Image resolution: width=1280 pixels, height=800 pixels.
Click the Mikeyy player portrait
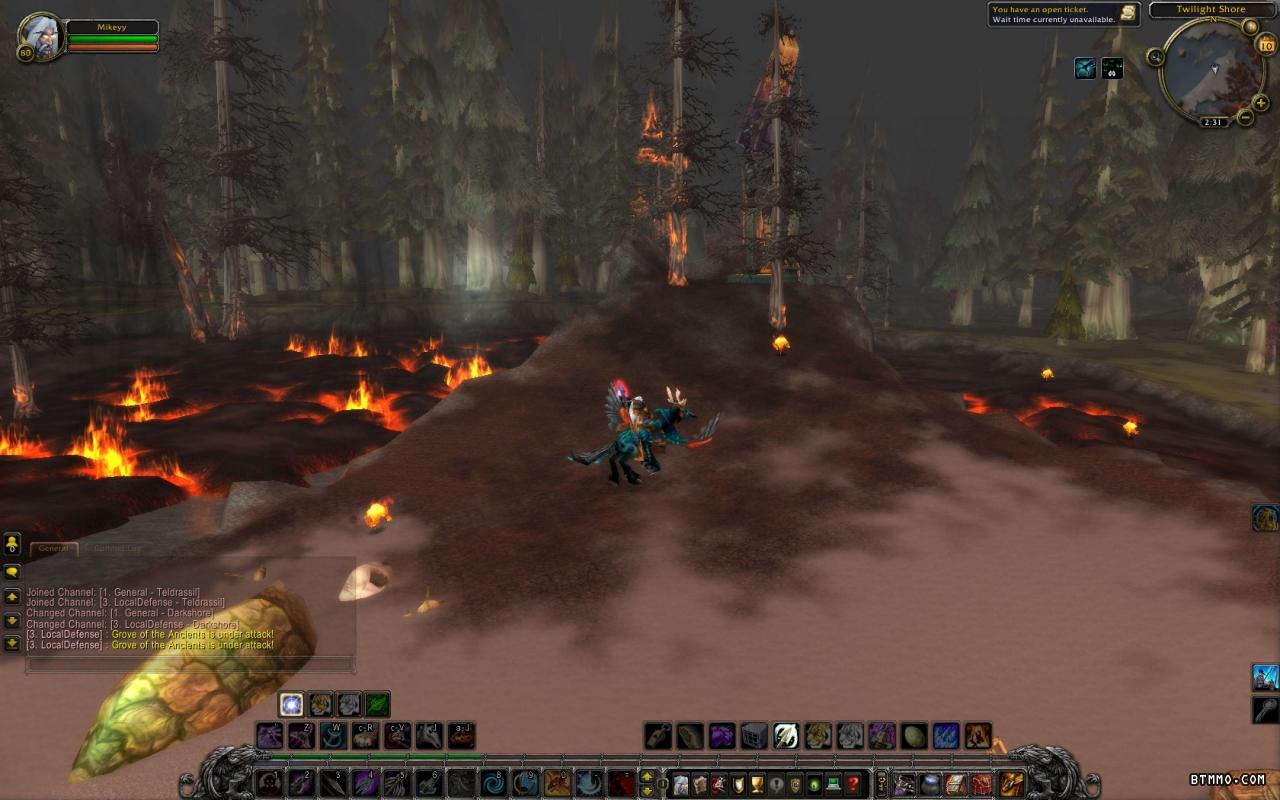pyautogui.click(x=41, y=37)
